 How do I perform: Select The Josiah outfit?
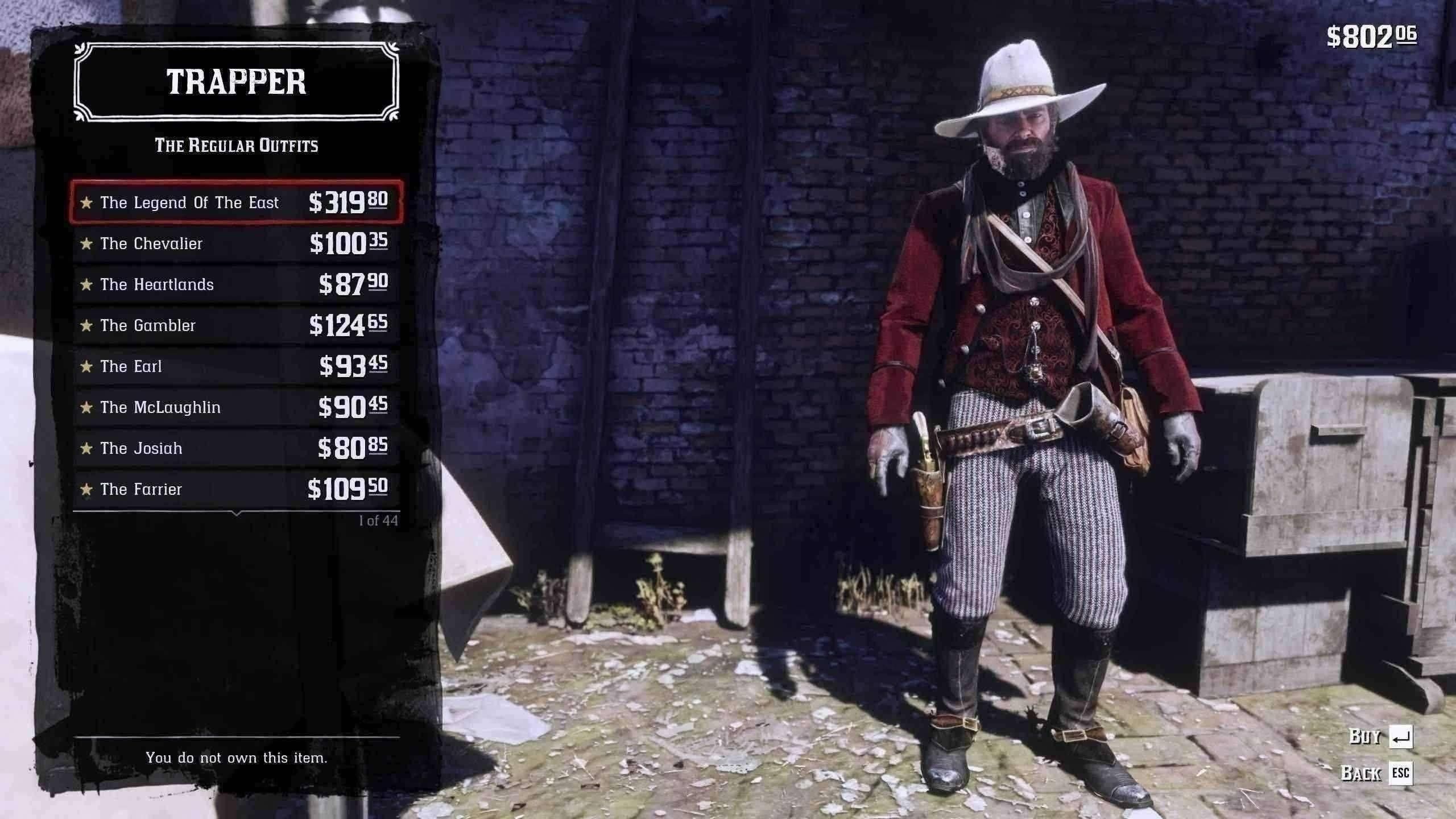pyautogui.click(x=236, y=448)
